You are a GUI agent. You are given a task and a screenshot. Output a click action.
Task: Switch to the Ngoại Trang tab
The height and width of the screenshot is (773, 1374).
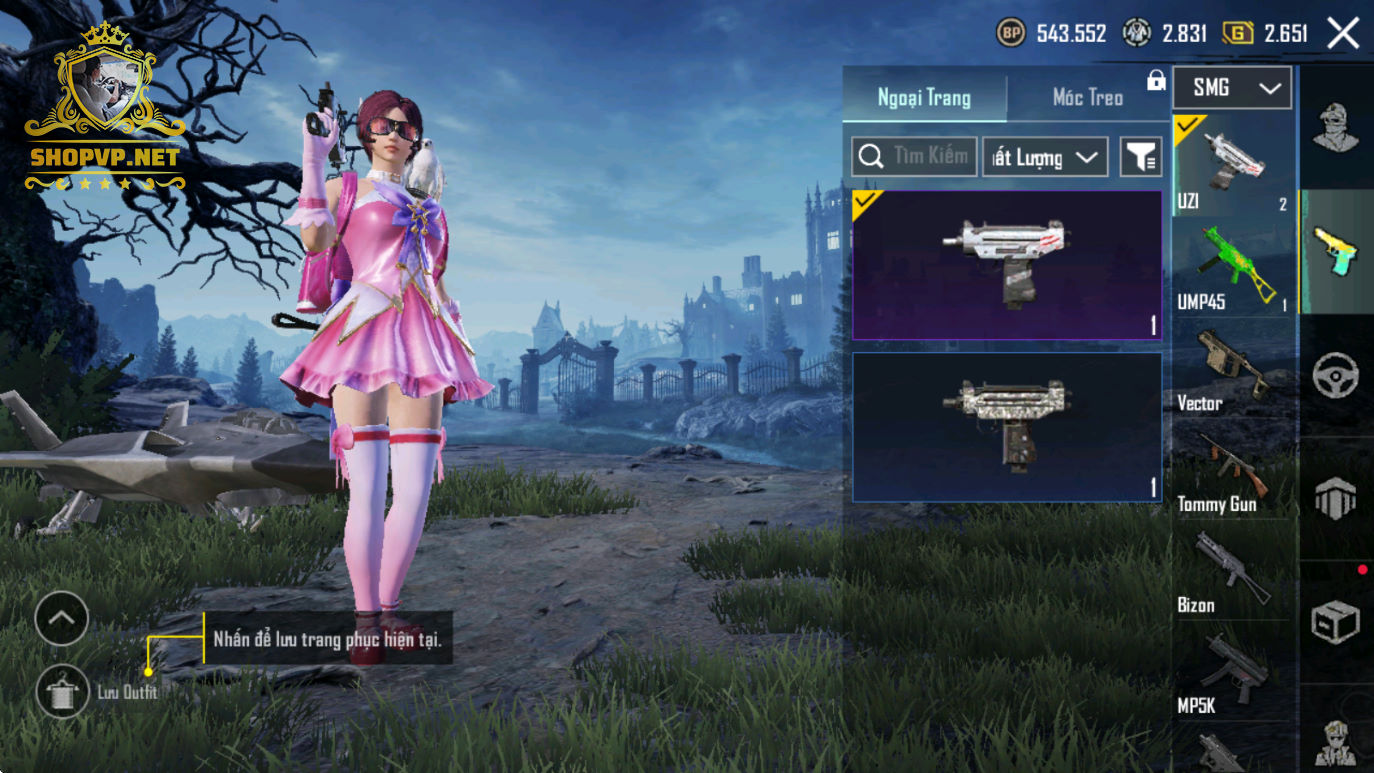click(x=924, y=97)
